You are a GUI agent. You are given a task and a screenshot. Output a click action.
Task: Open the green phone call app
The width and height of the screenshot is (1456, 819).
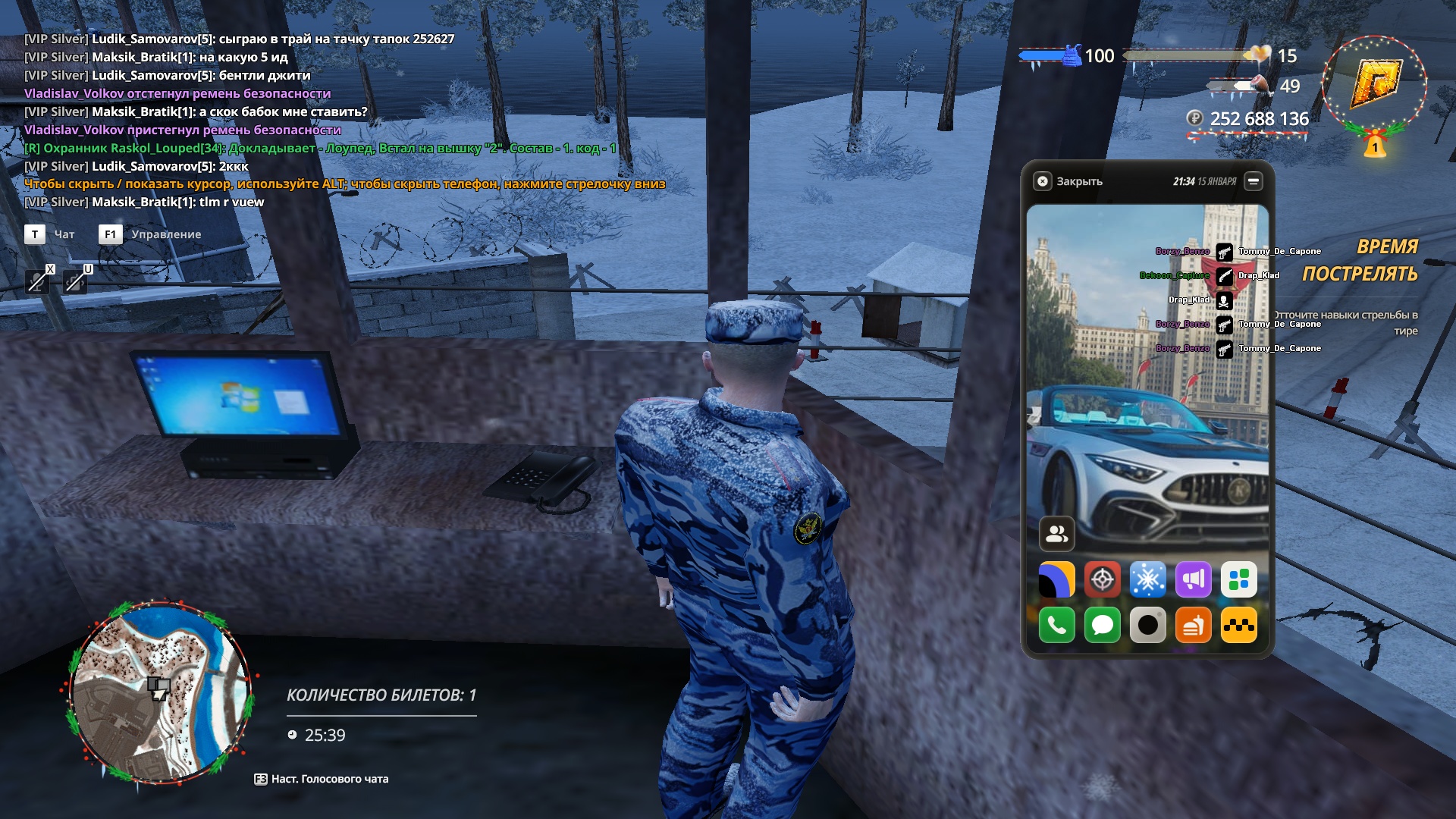(1056, 626)
